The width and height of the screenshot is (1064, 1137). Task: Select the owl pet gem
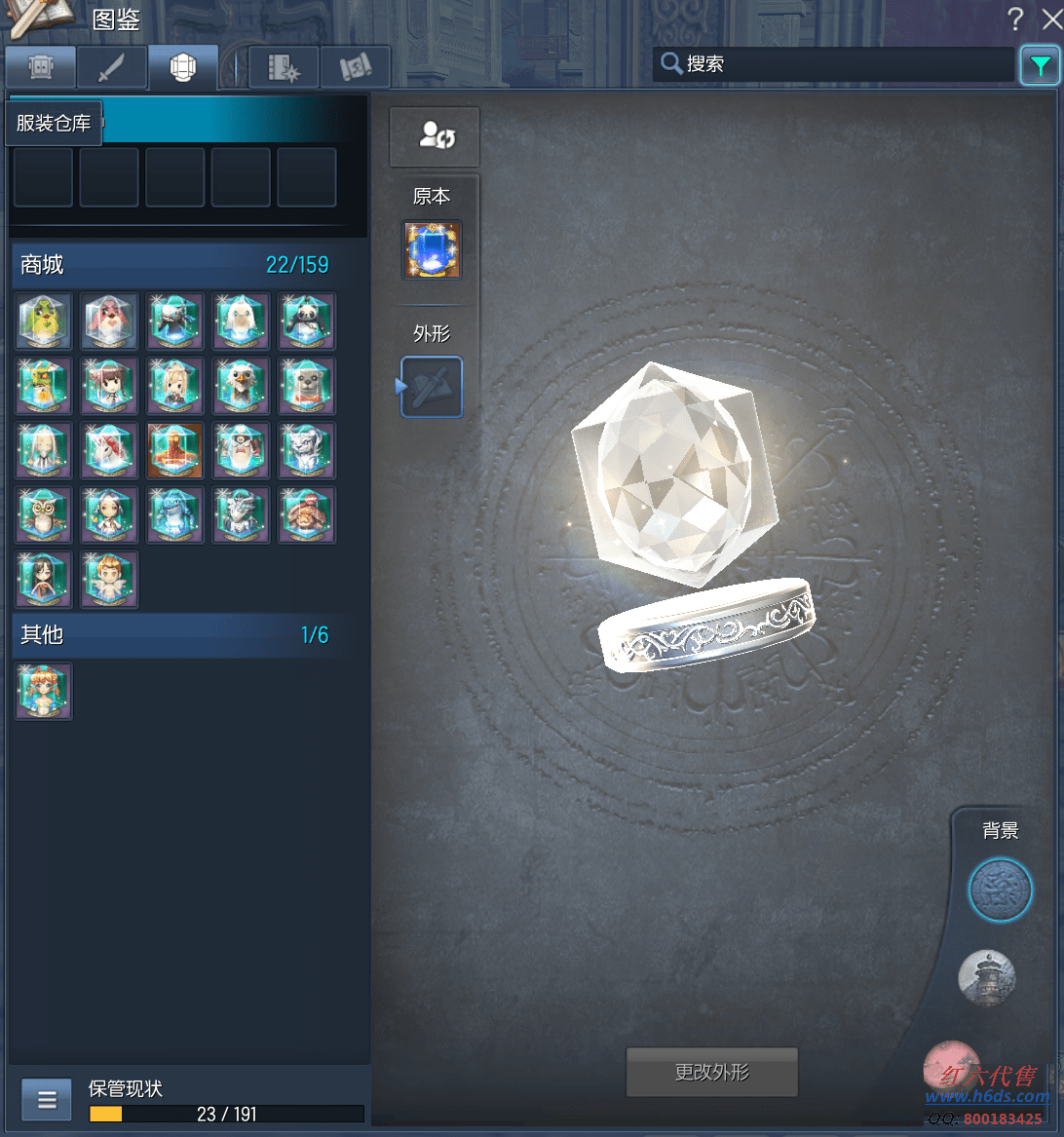click(44, 515)
